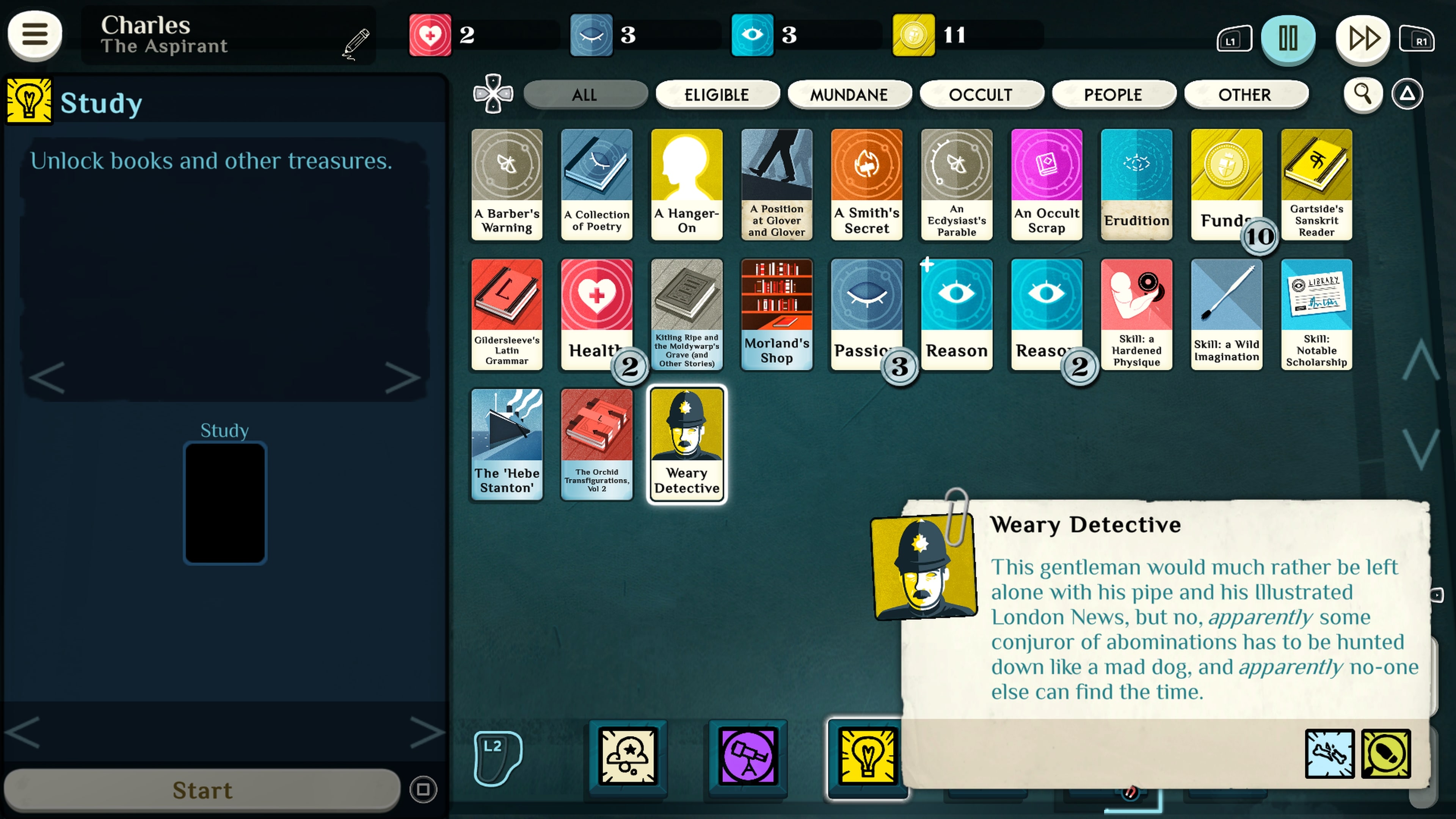Image resolution: width=1456 pixels, height=819 pixels.
Task: Open the hamburger menu
Action: point(34,35)
